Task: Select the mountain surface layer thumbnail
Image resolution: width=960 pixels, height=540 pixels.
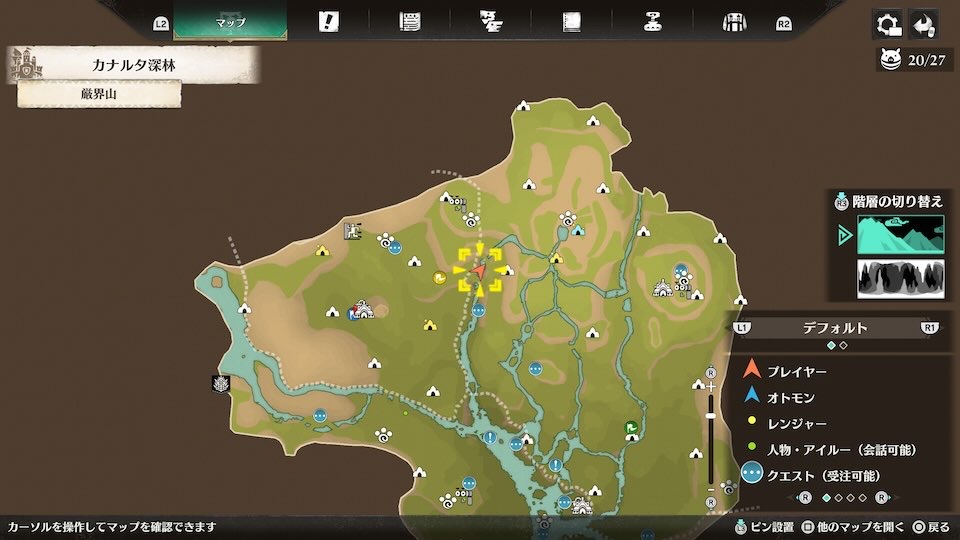Action: click(x=900, y=235)
